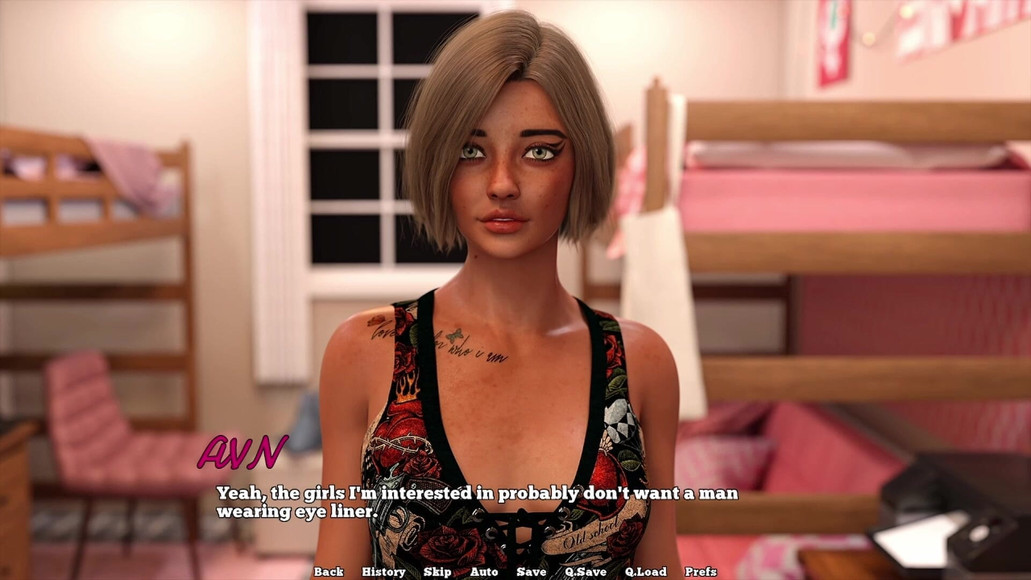The image size is (1031, 580).
Task: Activate Skip to fast-forward dialogue
Action: pyautogui.click(x=437, y=572)
